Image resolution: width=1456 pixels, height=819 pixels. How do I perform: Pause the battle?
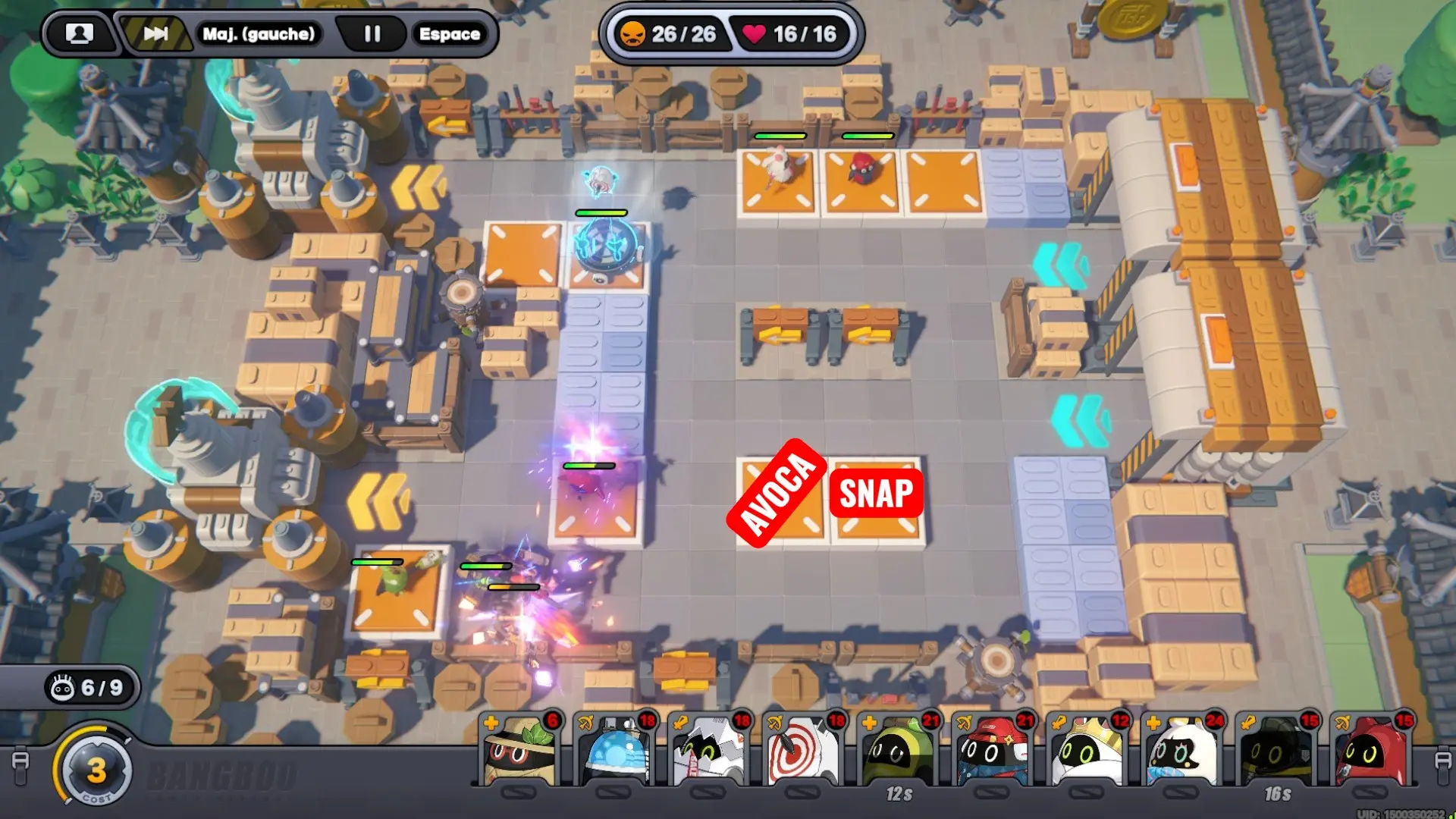point(372,34)
